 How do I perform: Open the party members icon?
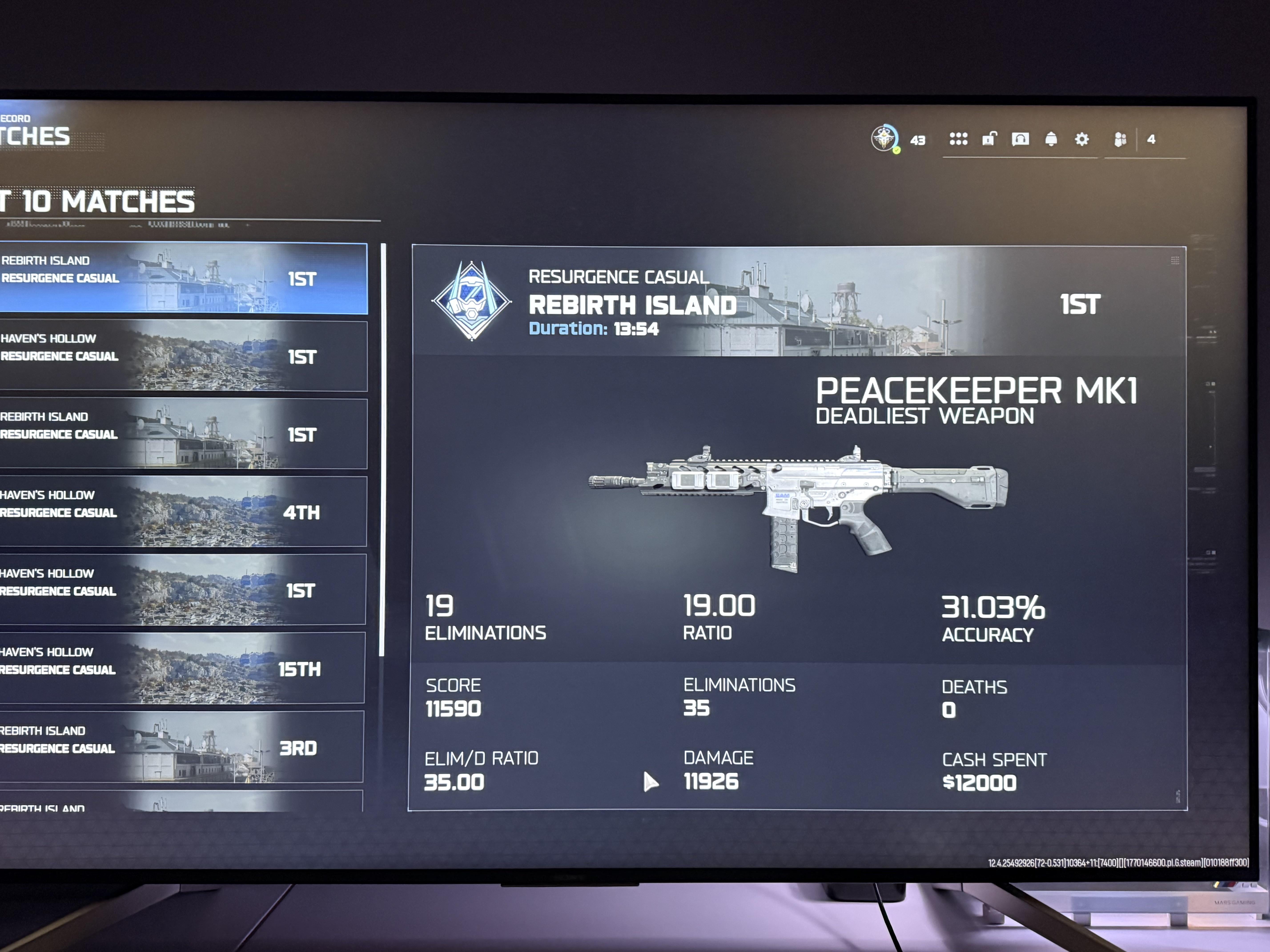coord(1120,139)
